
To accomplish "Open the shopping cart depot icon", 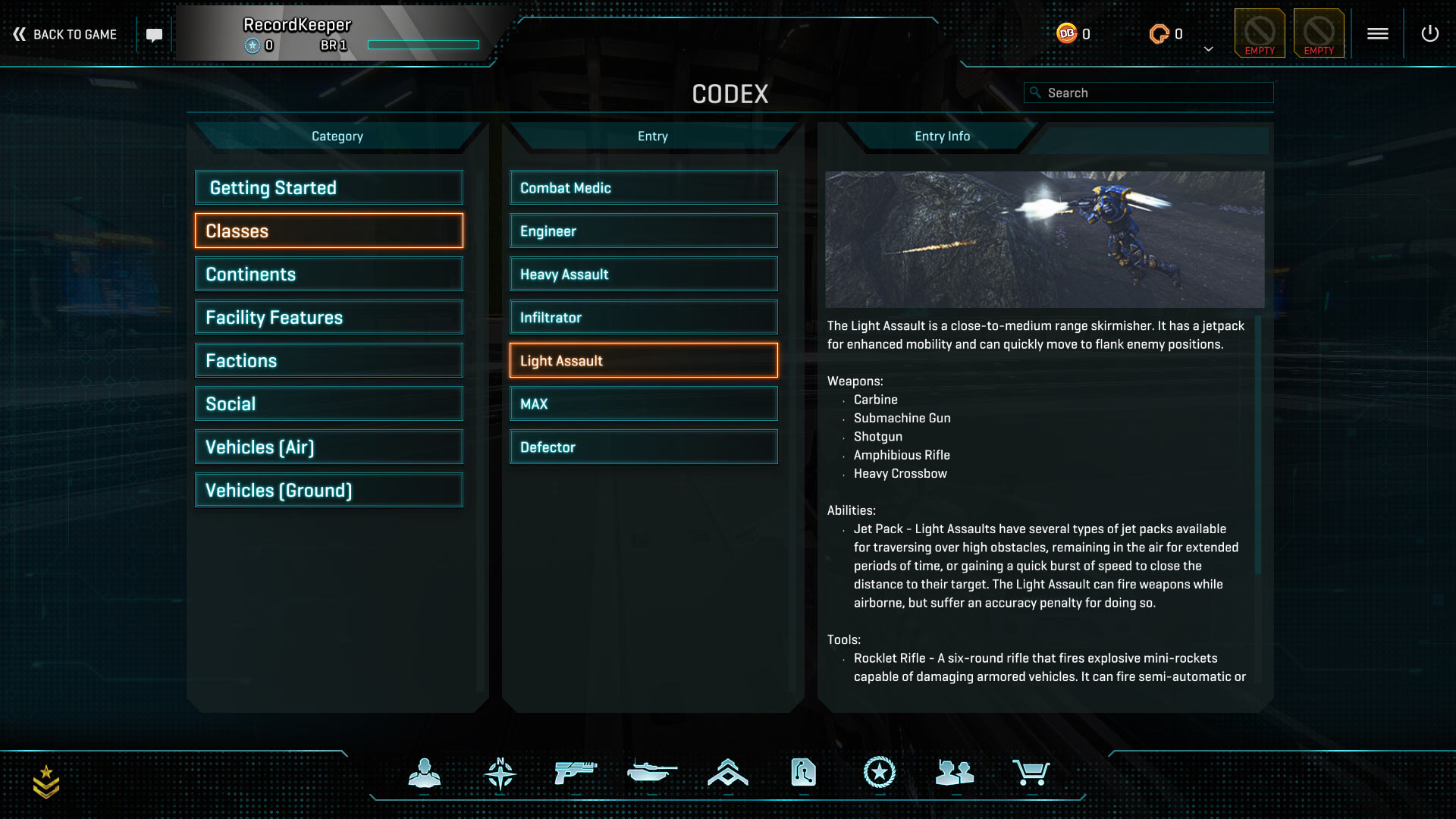I will pos(1031,773).
